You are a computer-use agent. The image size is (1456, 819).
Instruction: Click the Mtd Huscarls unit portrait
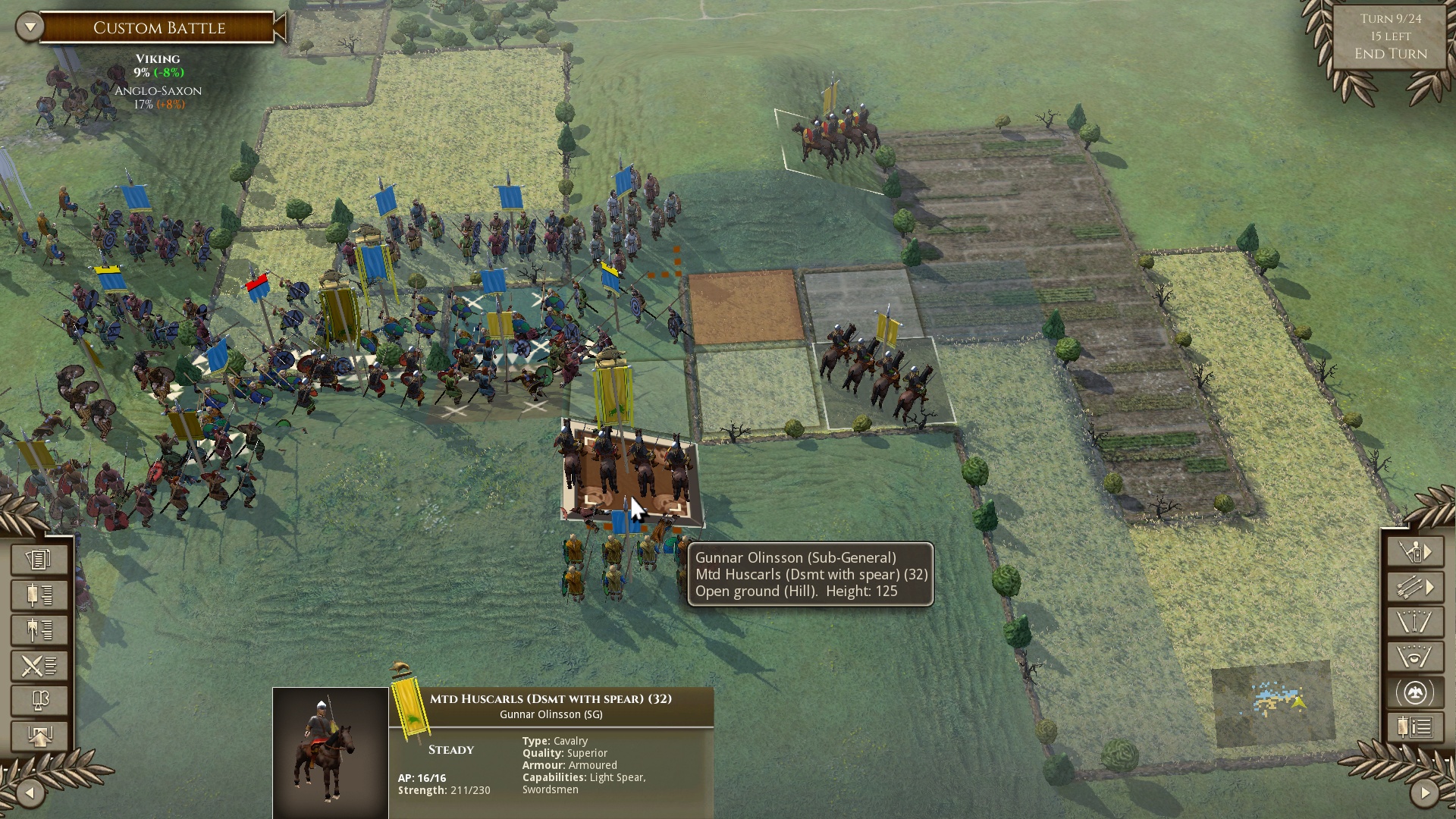(331, 752)
